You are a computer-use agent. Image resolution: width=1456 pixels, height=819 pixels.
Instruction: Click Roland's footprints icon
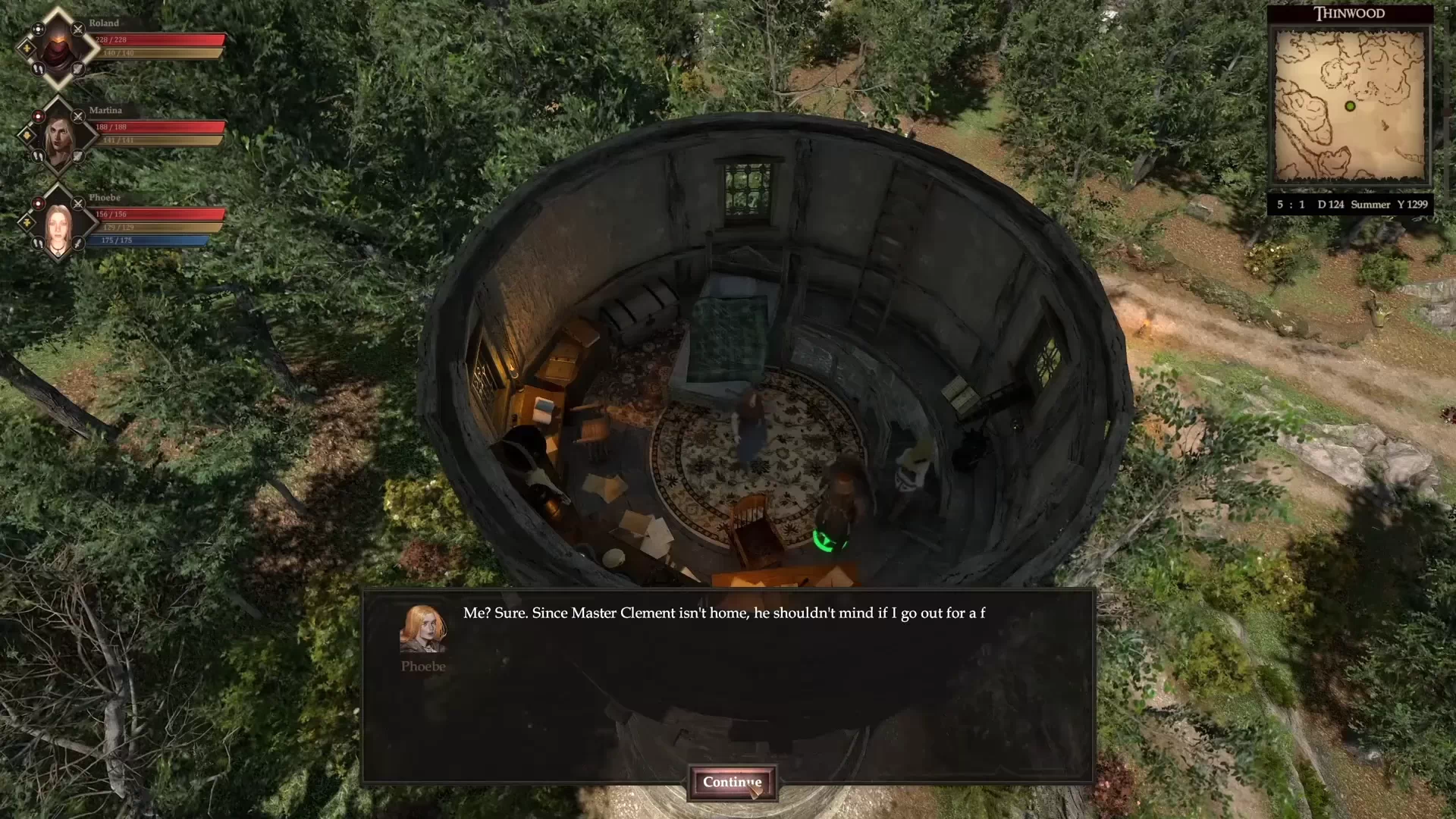point(38,69)
